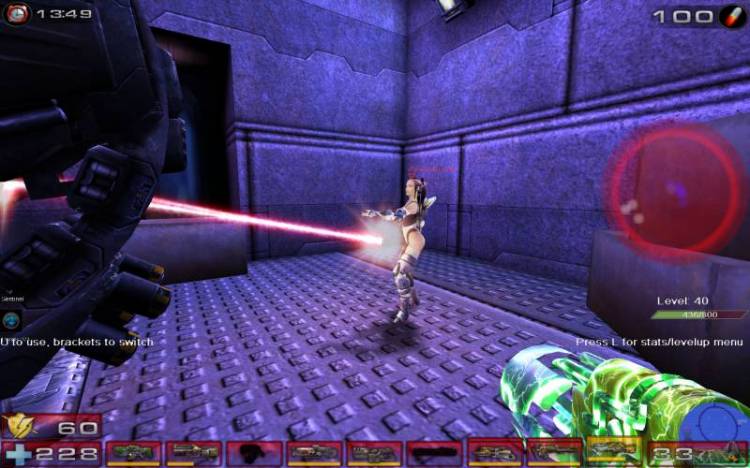Select the Sentinel artifact icon
Image resolution: width=750 pixels, height=468 pixels.
11,320
